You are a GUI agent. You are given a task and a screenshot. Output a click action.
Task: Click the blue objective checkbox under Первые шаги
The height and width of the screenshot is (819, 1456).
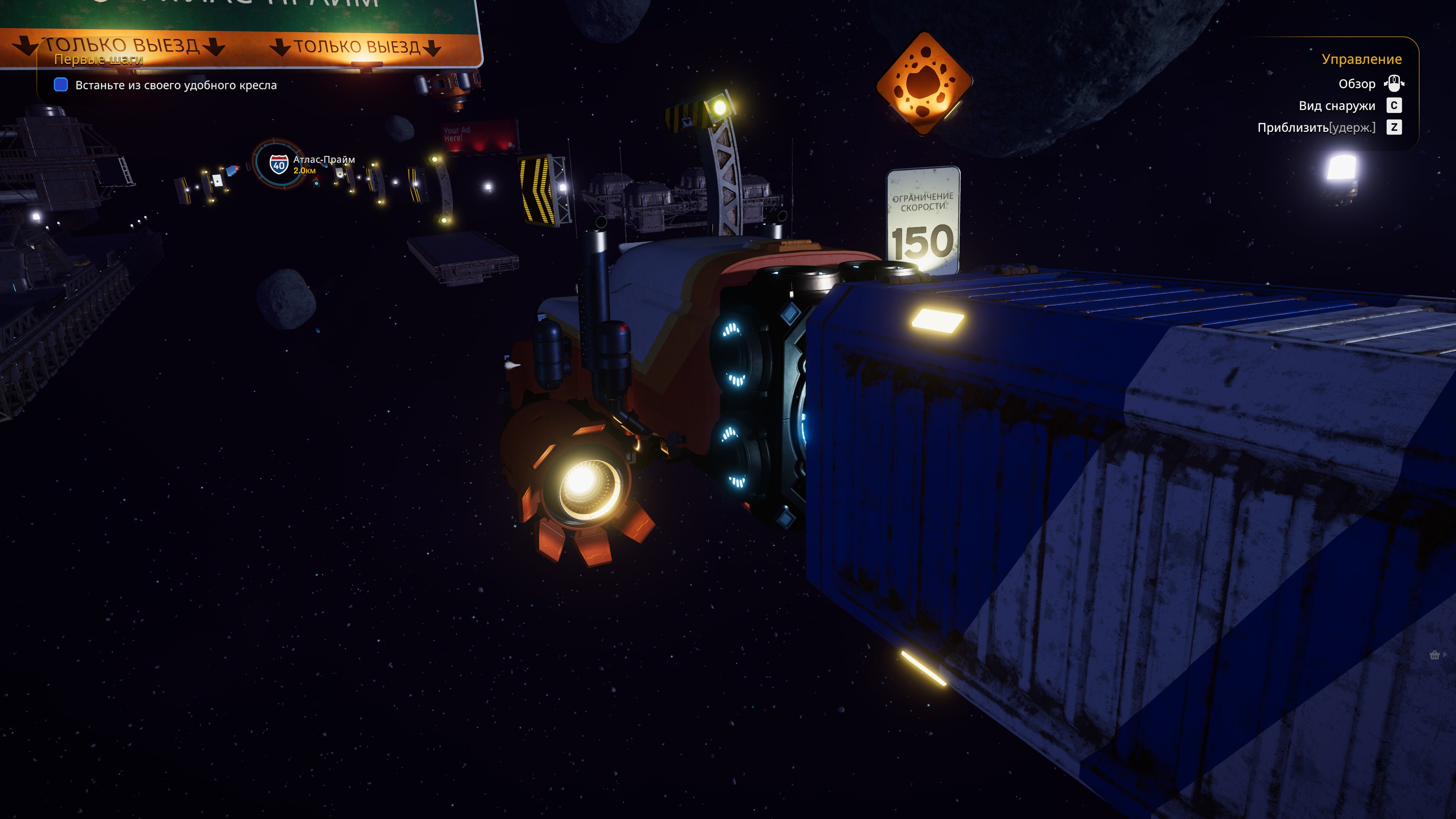[x=61, y=85]
